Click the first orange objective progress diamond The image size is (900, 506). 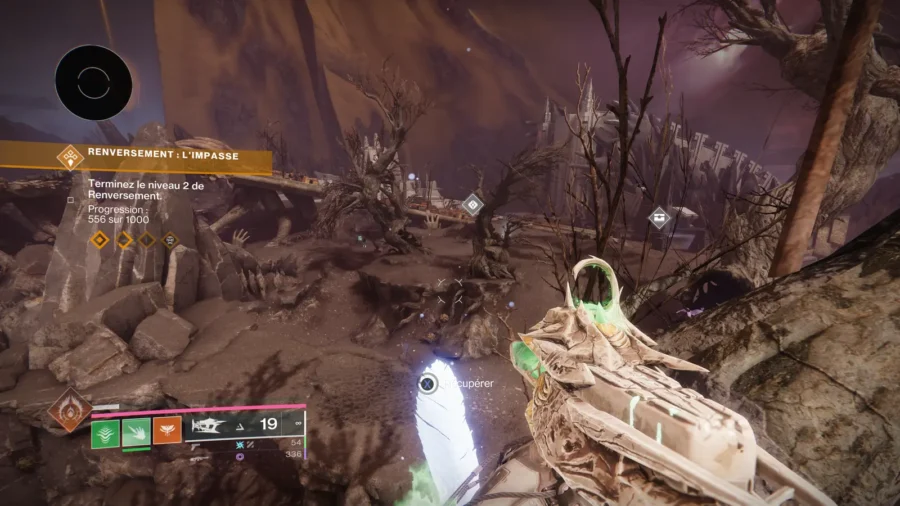[x=98, y=240]
